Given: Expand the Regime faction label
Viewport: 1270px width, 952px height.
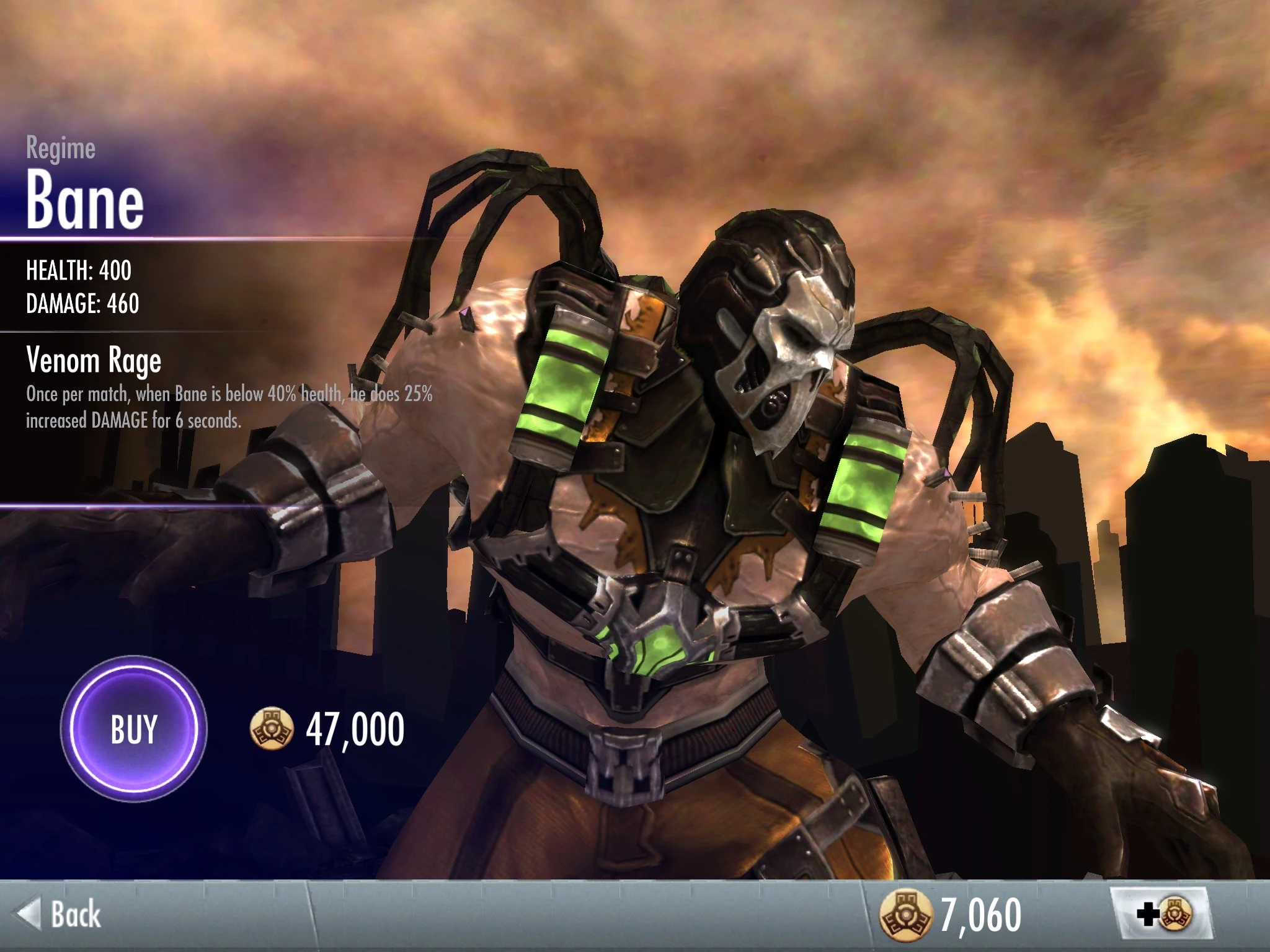Looking at the screenshot, I should (x=60, y=146).
